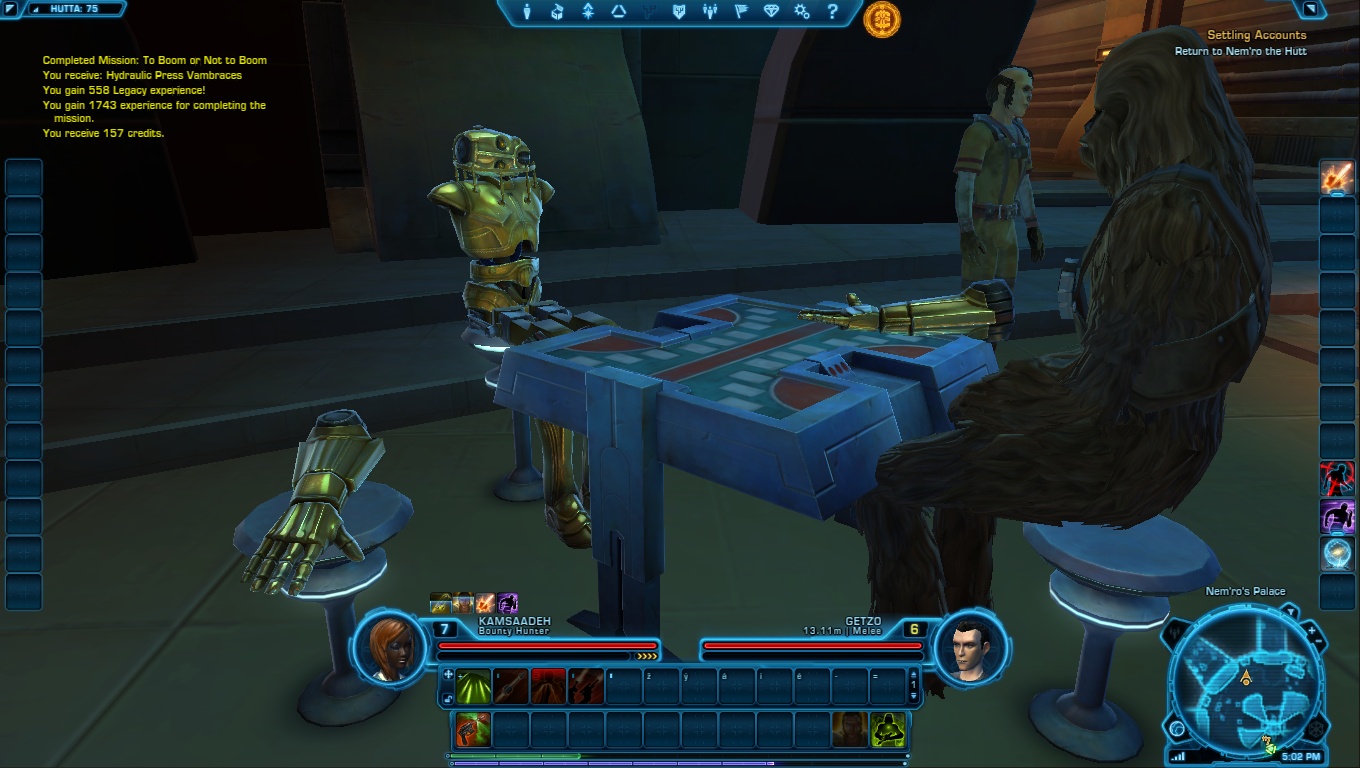Open the gear preferences menu

point(801,12)
